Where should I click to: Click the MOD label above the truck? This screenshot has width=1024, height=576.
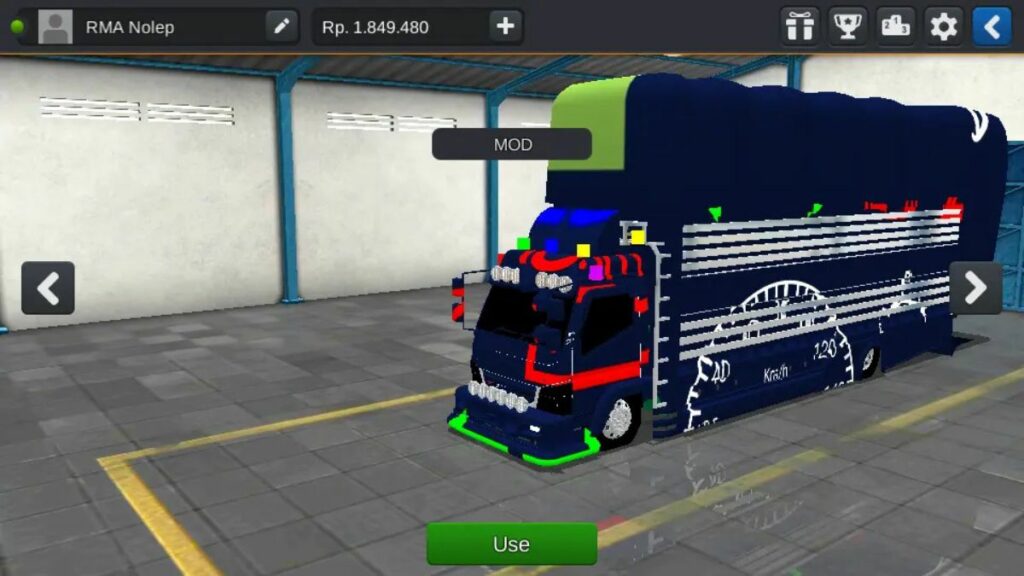click(x=512, y=144)
